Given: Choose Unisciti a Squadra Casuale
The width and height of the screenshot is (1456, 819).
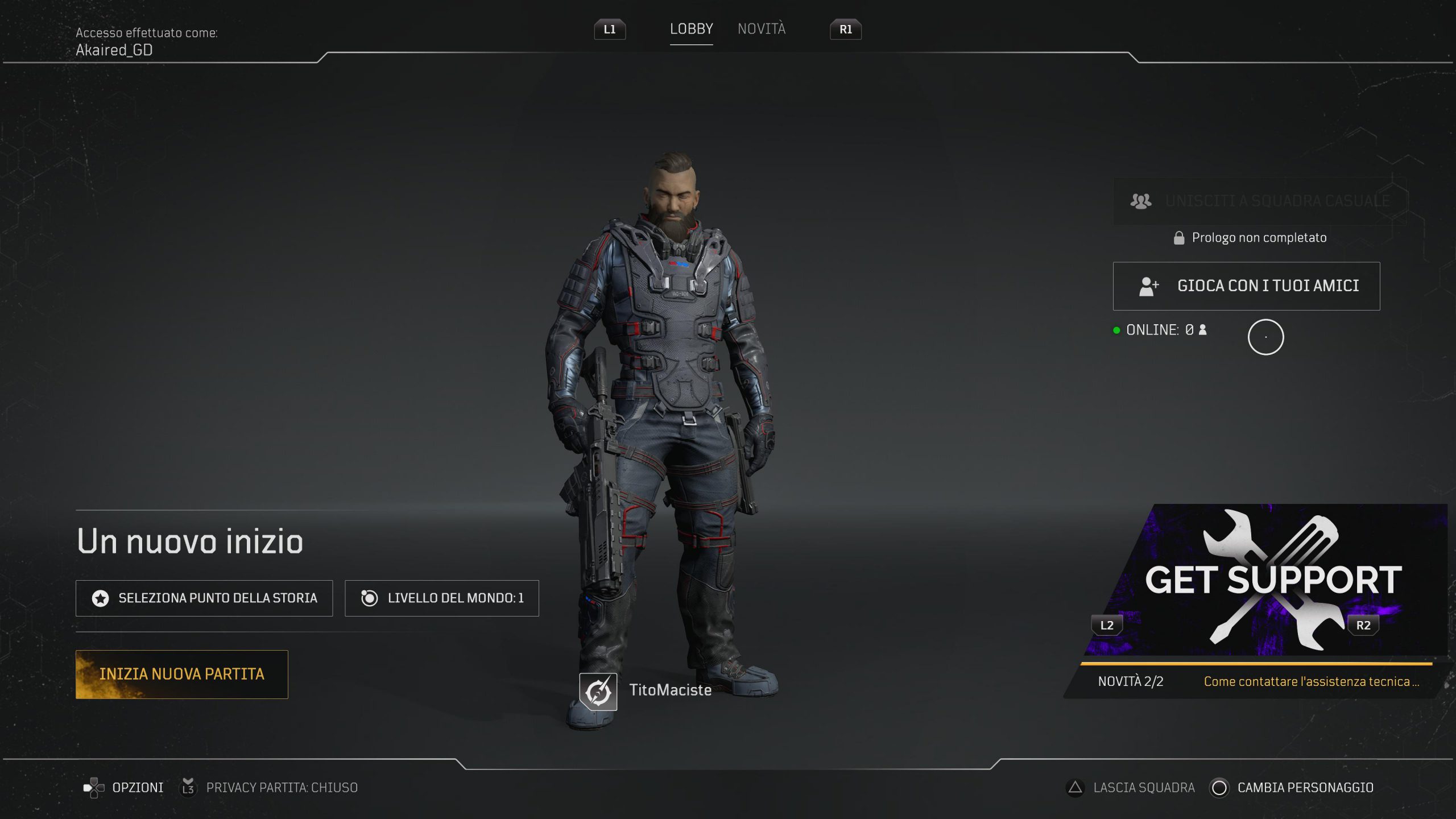Looking at the screenshot, I should tap(1259, 201).
